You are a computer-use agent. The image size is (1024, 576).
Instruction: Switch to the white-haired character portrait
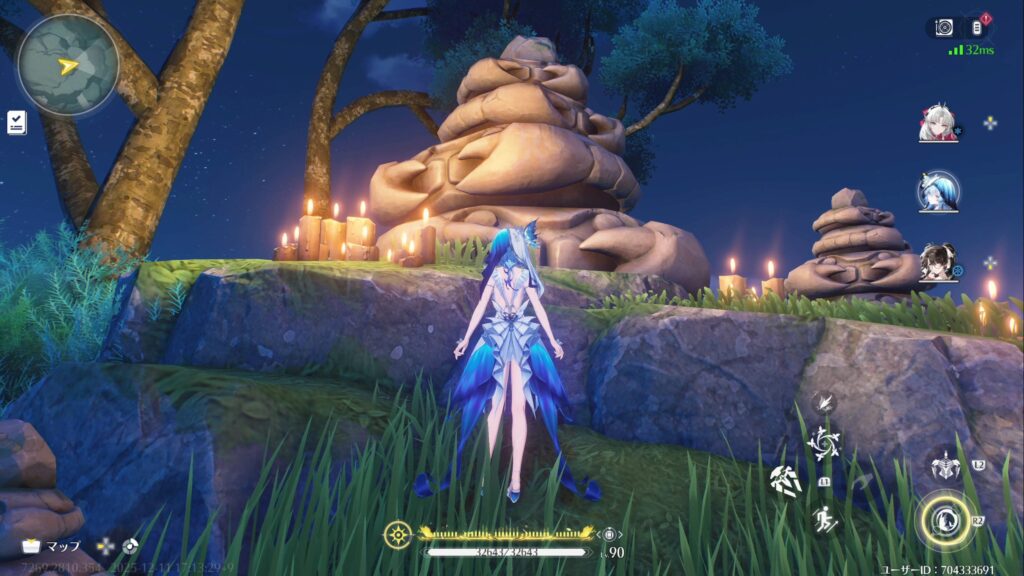click(x=938, y=124)
